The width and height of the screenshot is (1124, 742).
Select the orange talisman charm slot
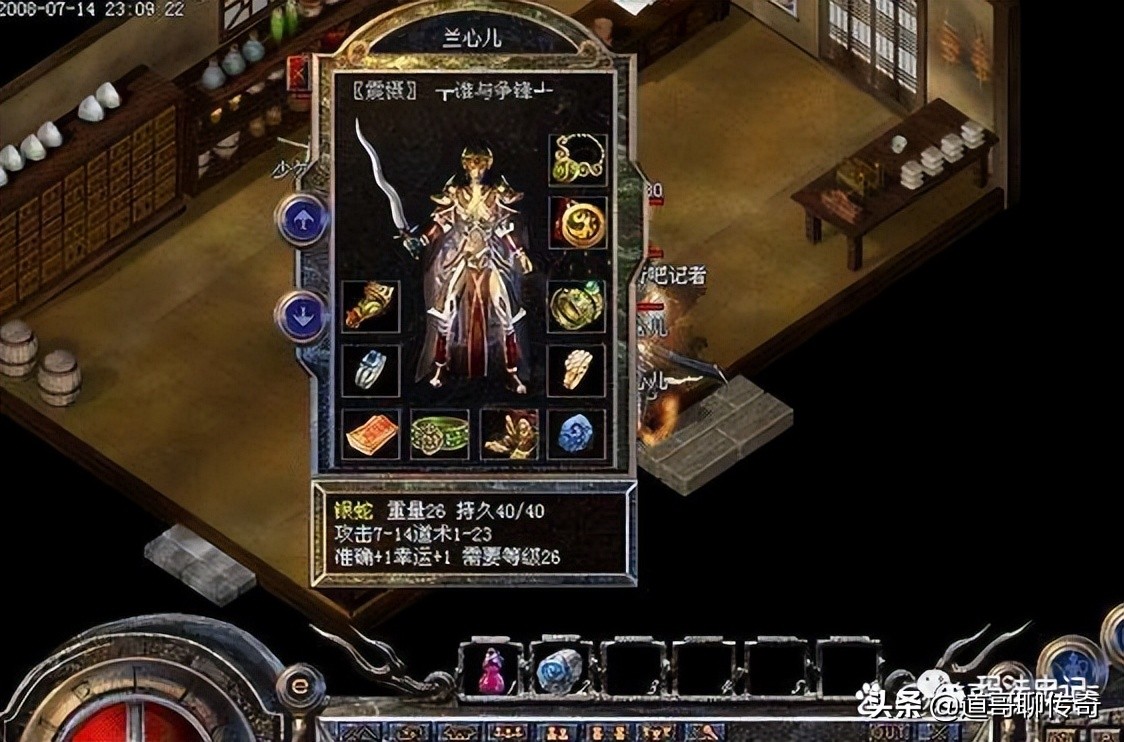(x=370, y=434)
